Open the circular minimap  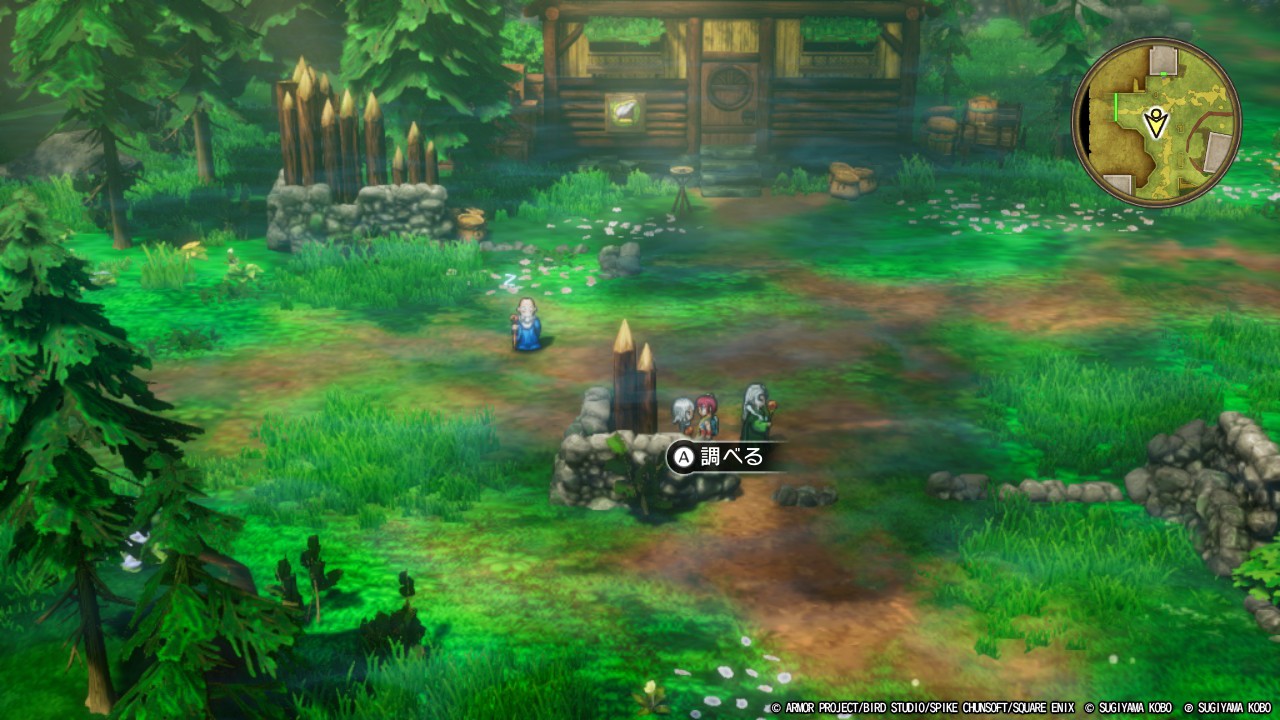(x=1156, y=122)
